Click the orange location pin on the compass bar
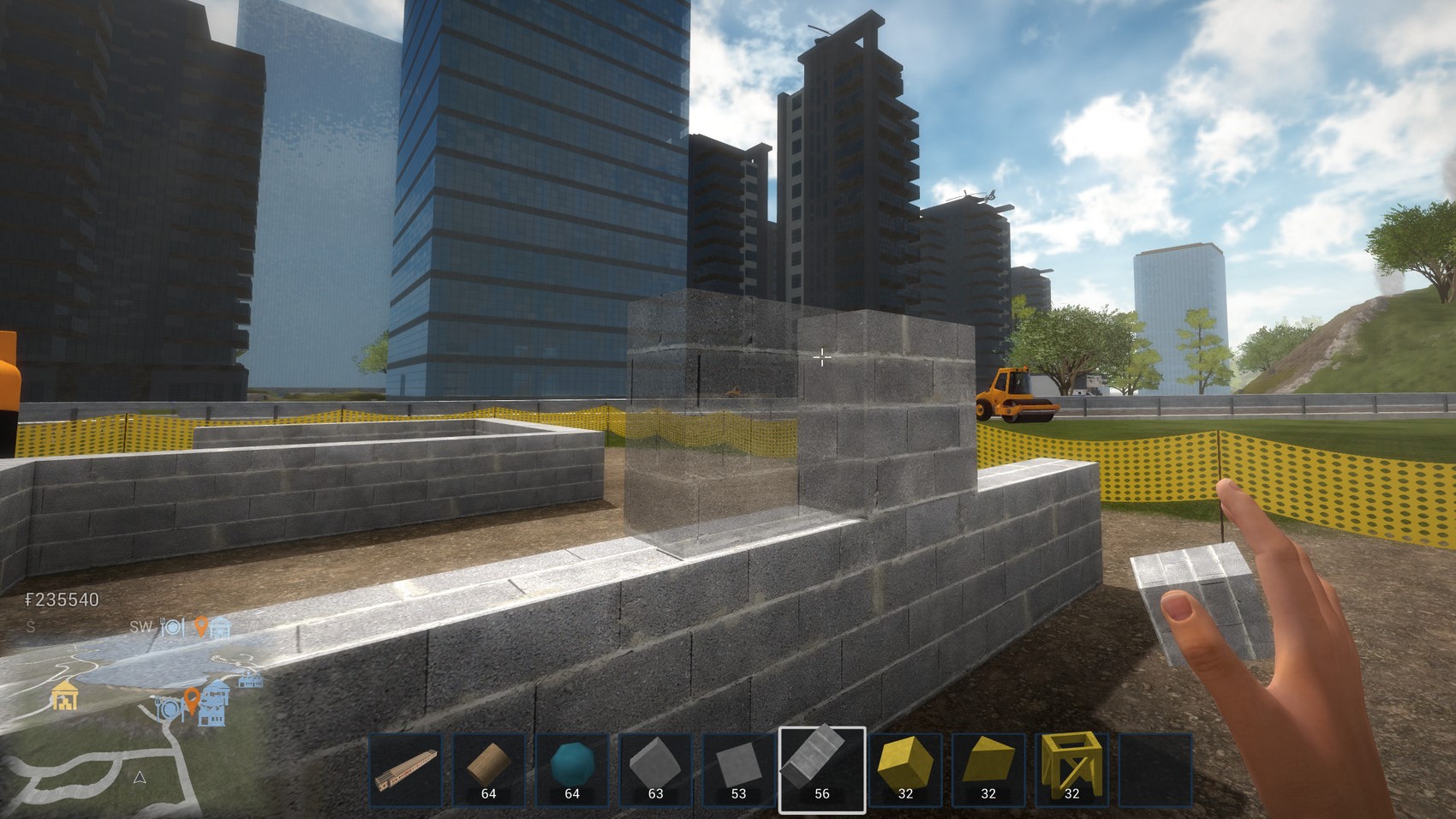Image resolution: width=1456 pixels, height=819 pixels. (201, 628)
